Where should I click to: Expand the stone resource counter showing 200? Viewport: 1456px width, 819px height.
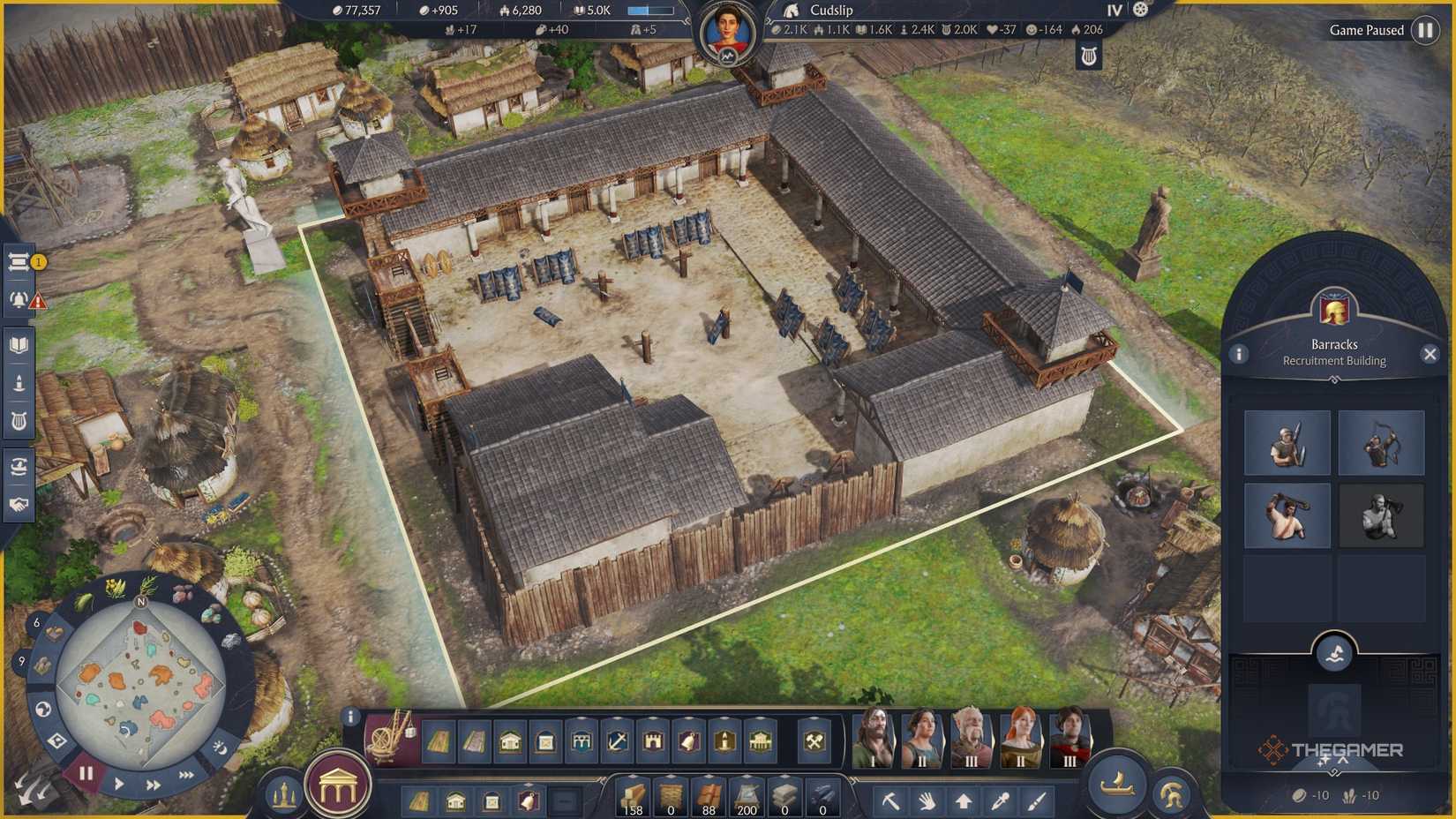745,777
